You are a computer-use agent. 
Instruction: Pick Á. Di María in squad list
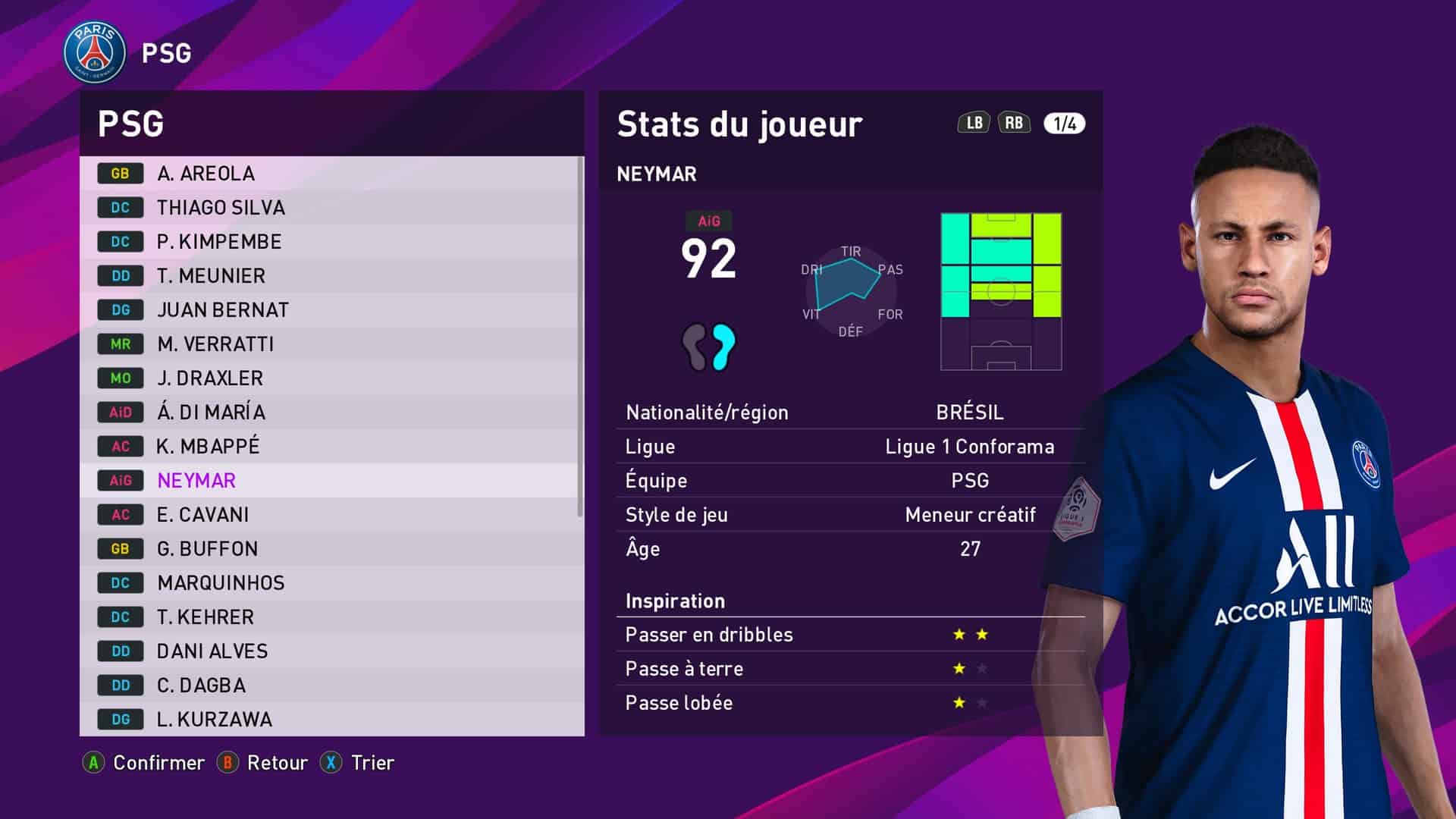(331, 413)
